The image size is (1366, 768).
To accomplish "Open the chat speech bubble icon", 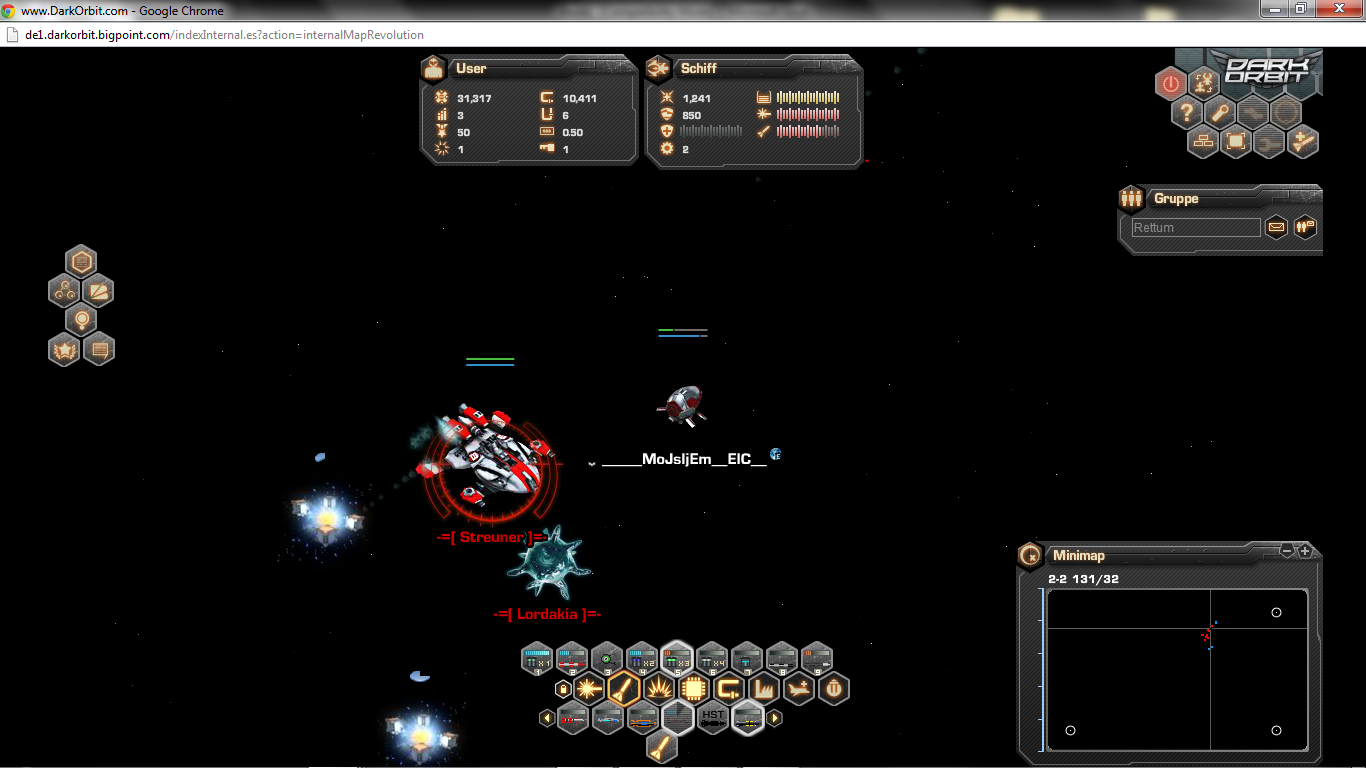I will (x=98, y=350).
